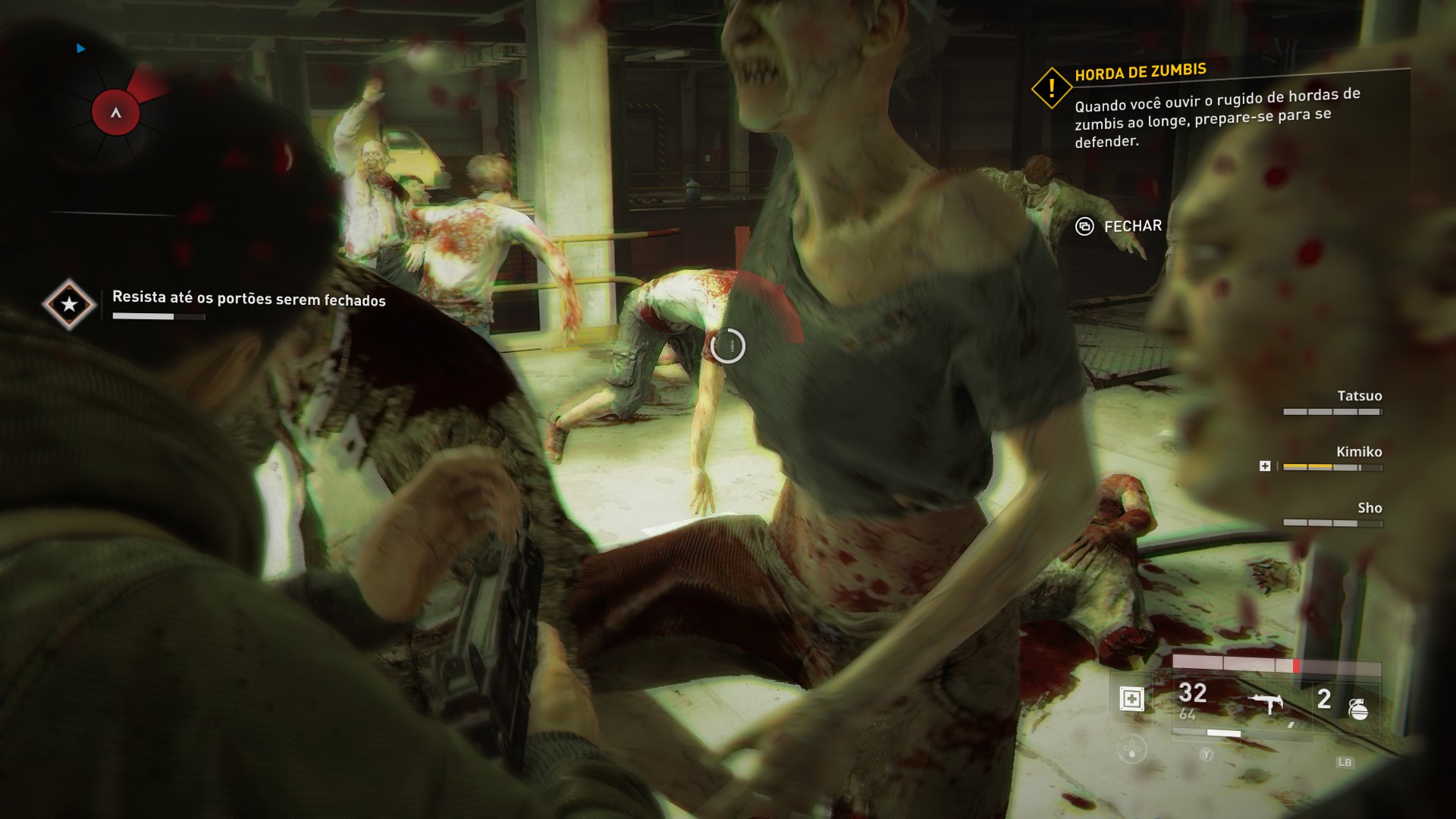The image size is (1456, 819).
Task: Select teammate Tatsuo in the squad list
Action: (1359, 396)
